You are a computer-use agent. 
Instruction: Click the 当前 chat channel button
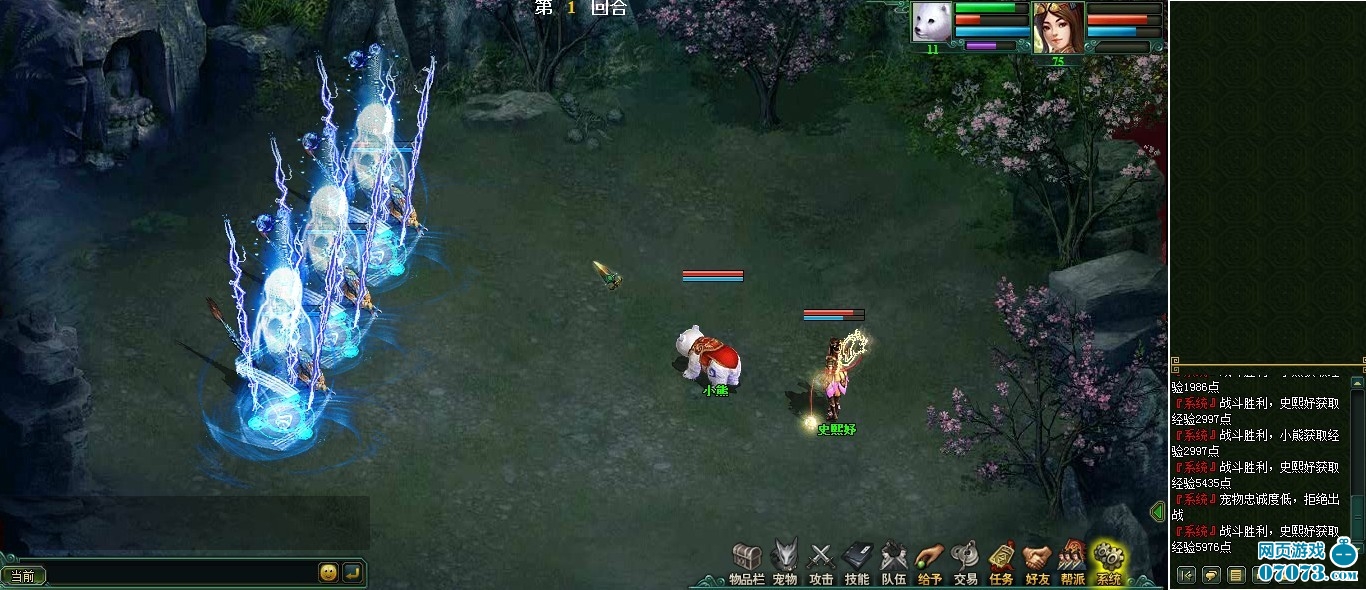(23, 575)
